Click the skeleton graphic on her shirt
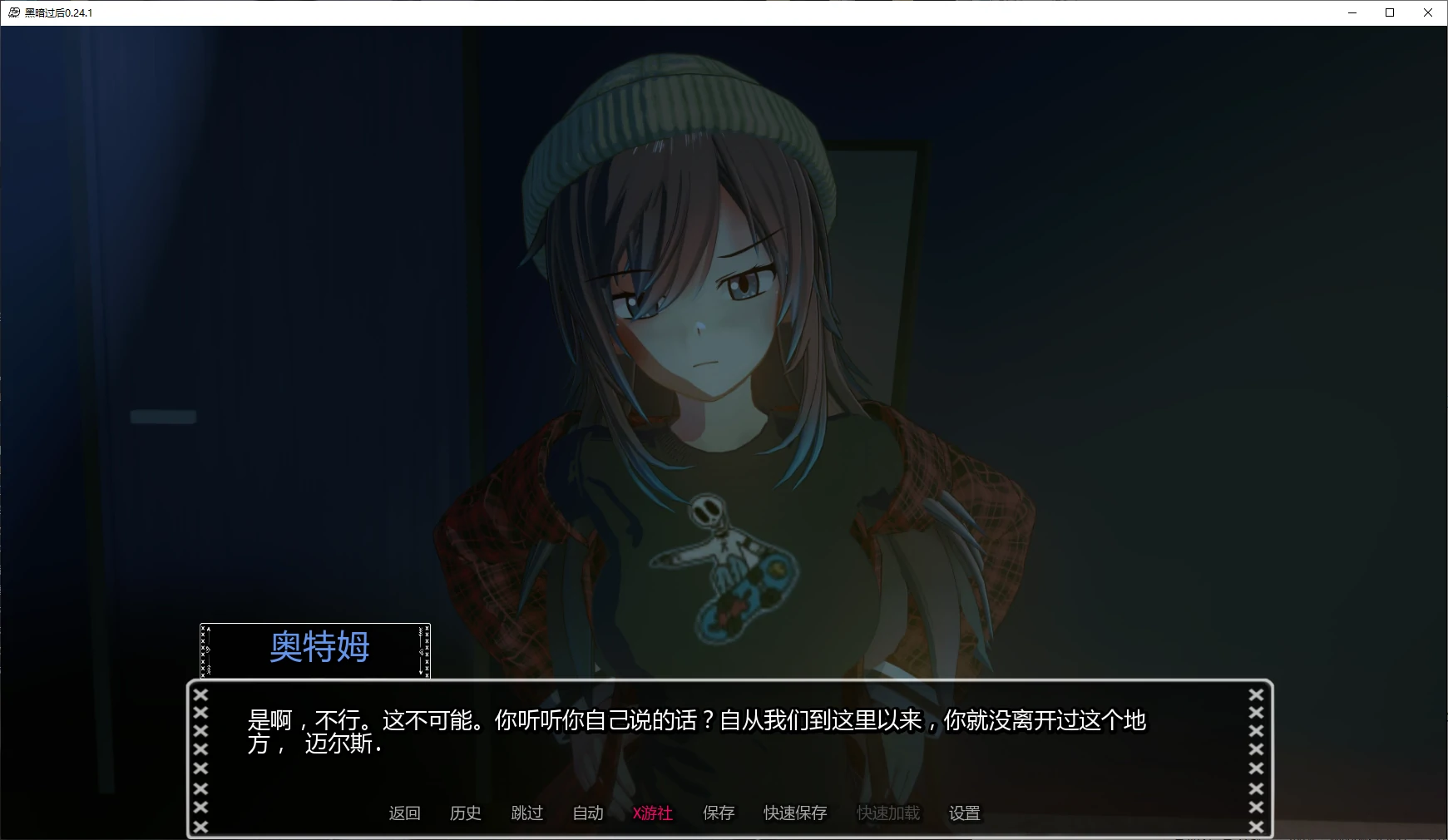This screenshot has height=840, width=1448. pyautogui.click(x=723, y=561)
